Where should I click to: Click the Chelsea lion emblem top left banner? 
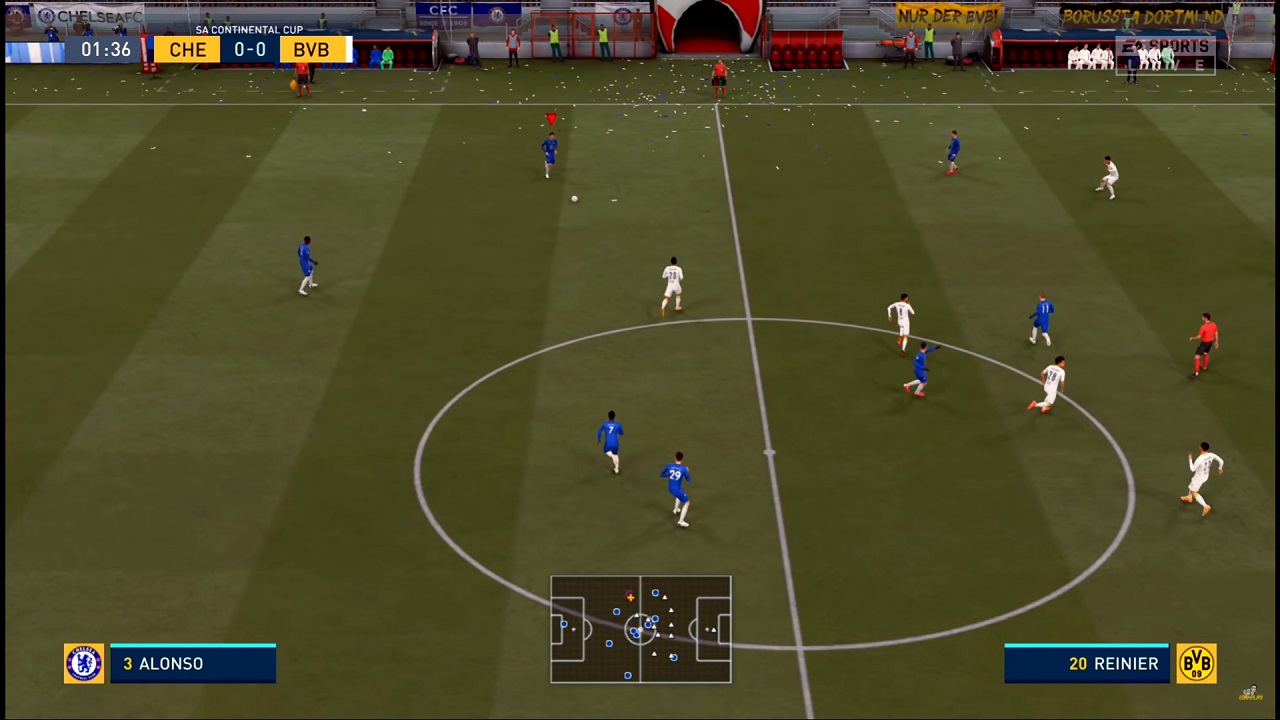pyautogui.click(x=45, y=15)
